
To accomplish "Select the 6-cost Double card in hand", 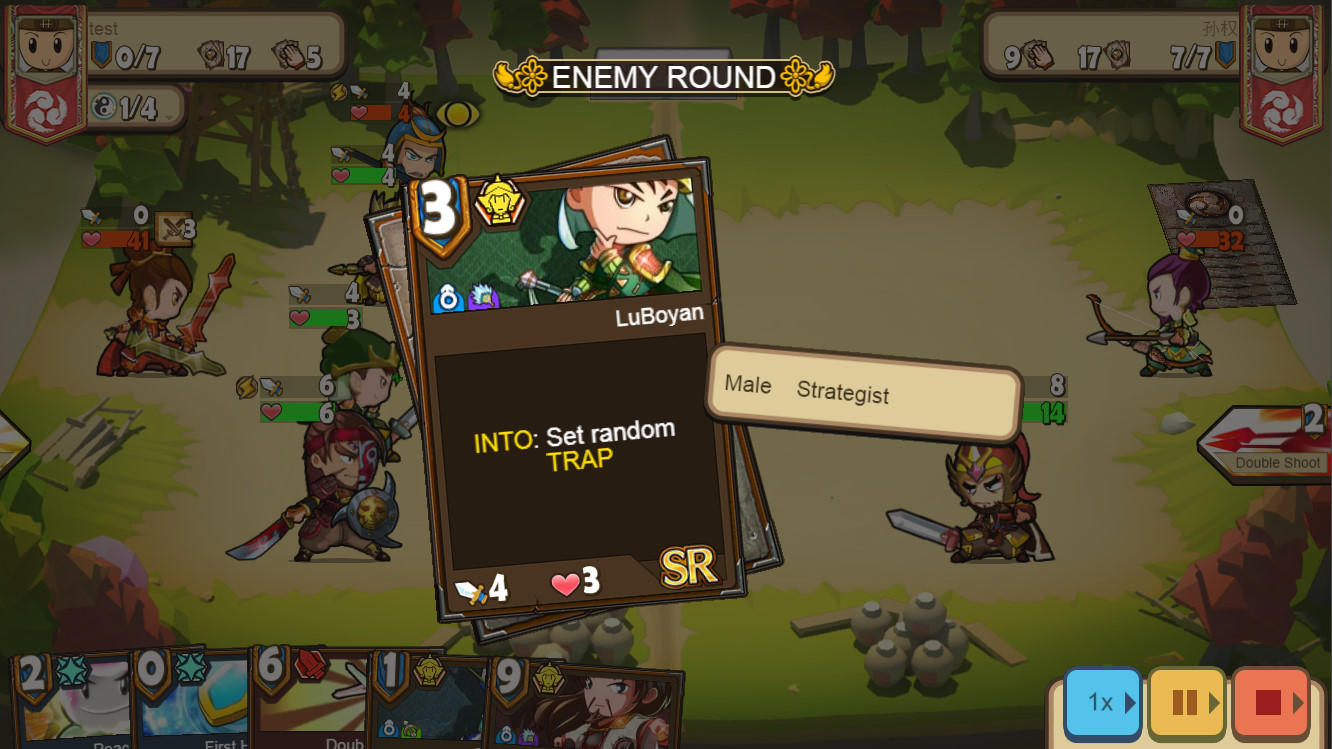I will (311, 710).
